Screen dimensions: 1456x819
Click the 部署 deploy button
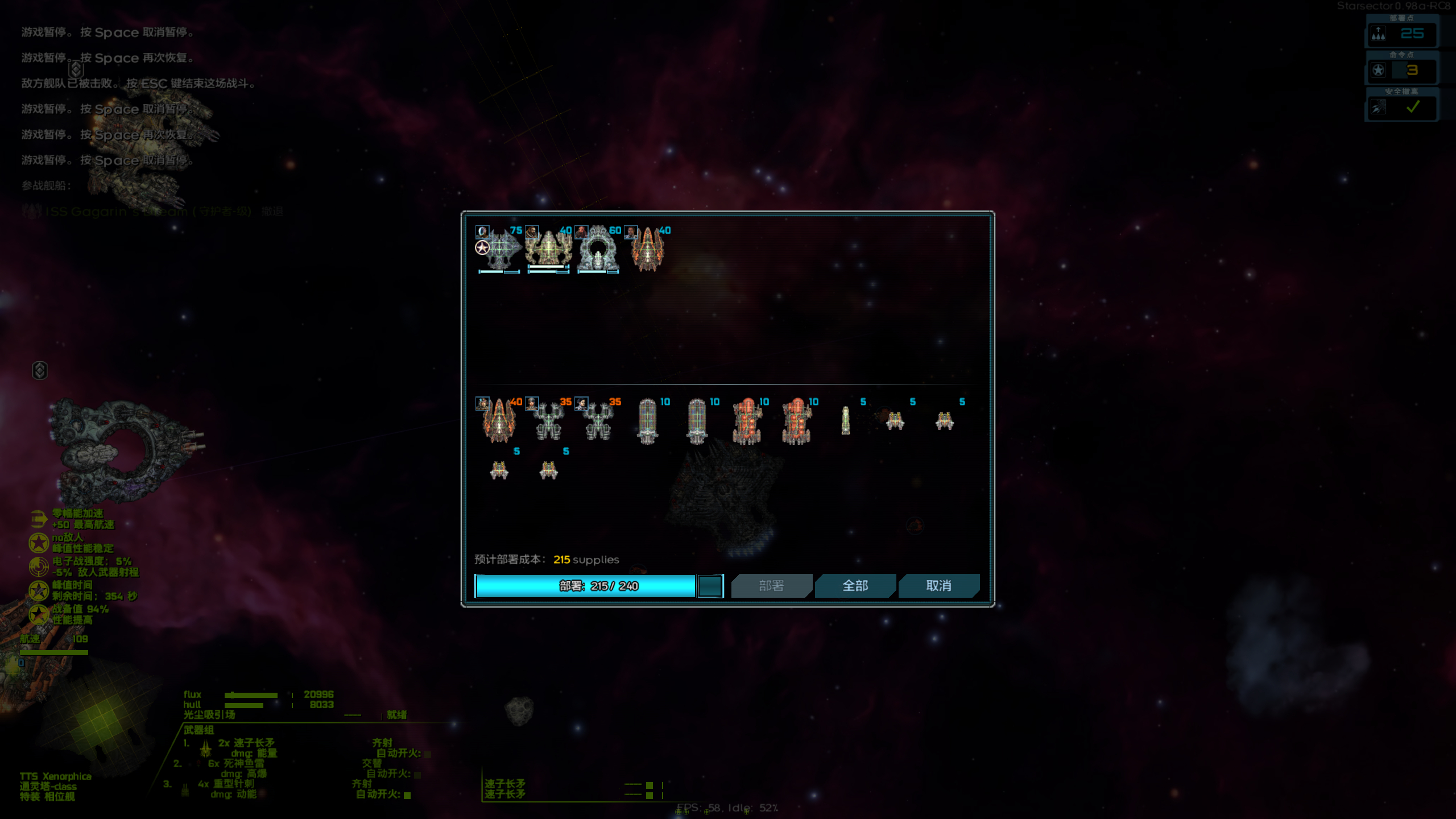(x=771, y=586)
